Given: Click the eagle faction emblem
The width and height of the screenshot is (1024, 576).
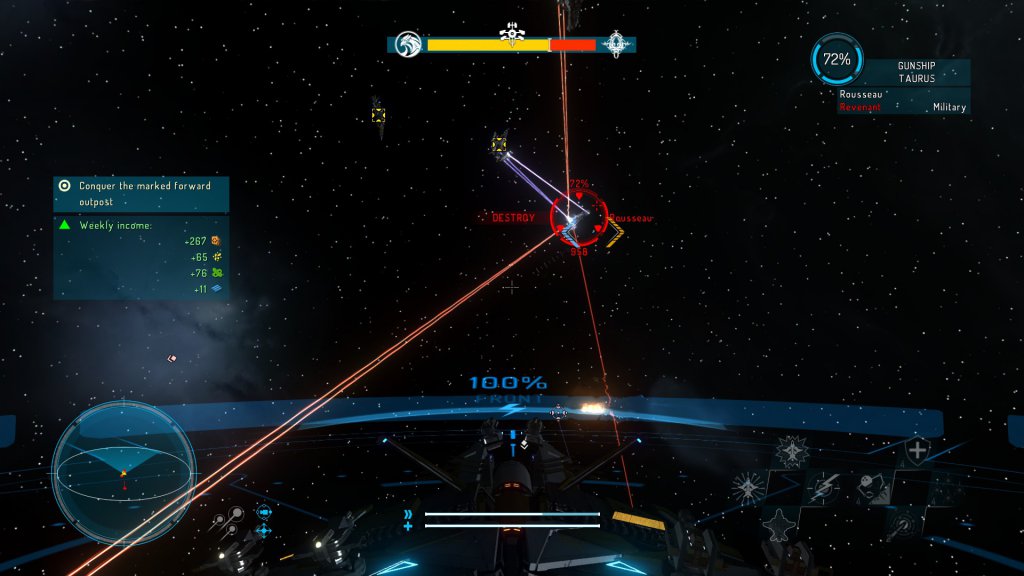Looking at the screenshot, I should point(406,44).
